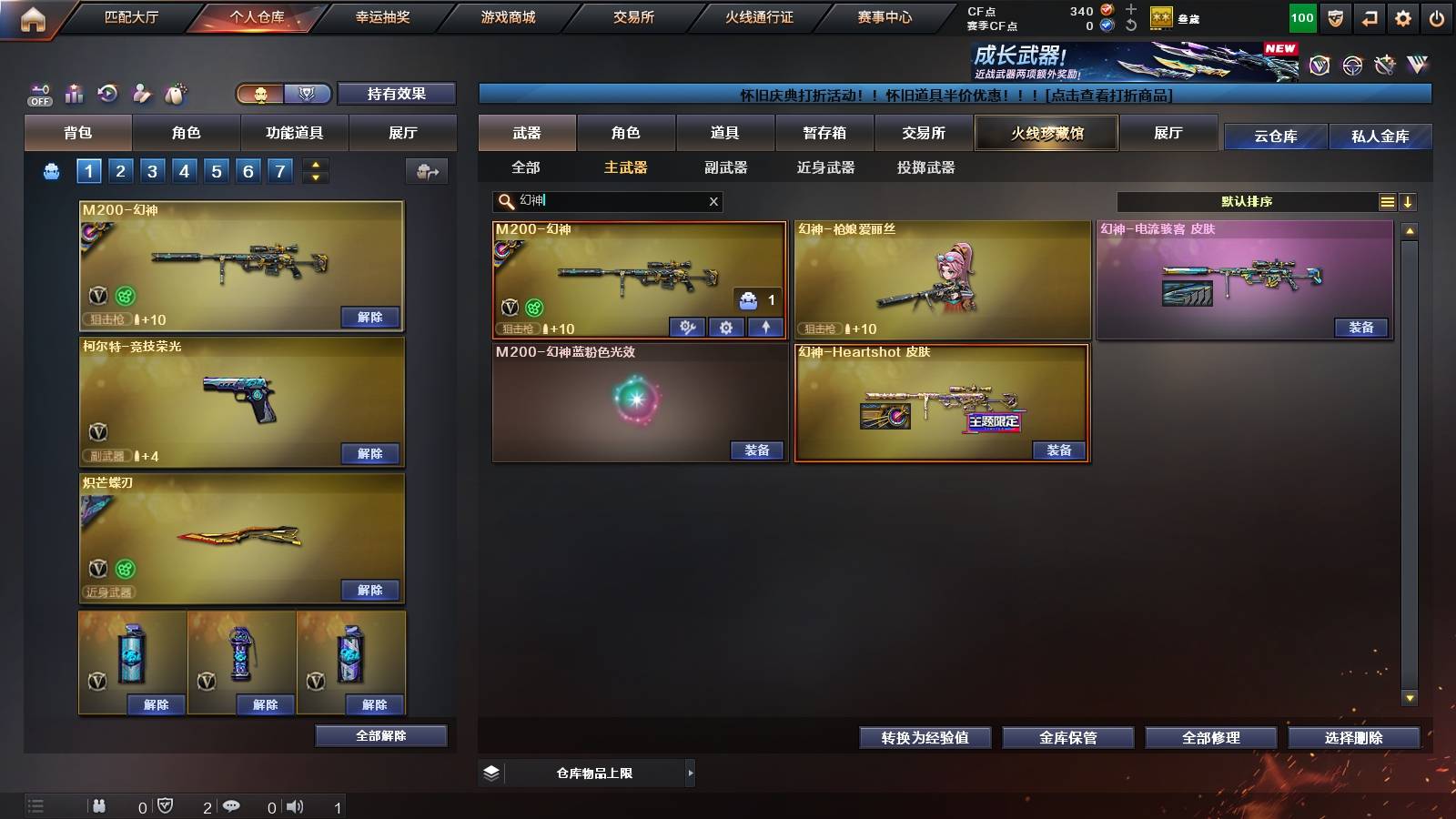
Task: Click the yellow up arrow page stepper
Action: click(315, 165)
